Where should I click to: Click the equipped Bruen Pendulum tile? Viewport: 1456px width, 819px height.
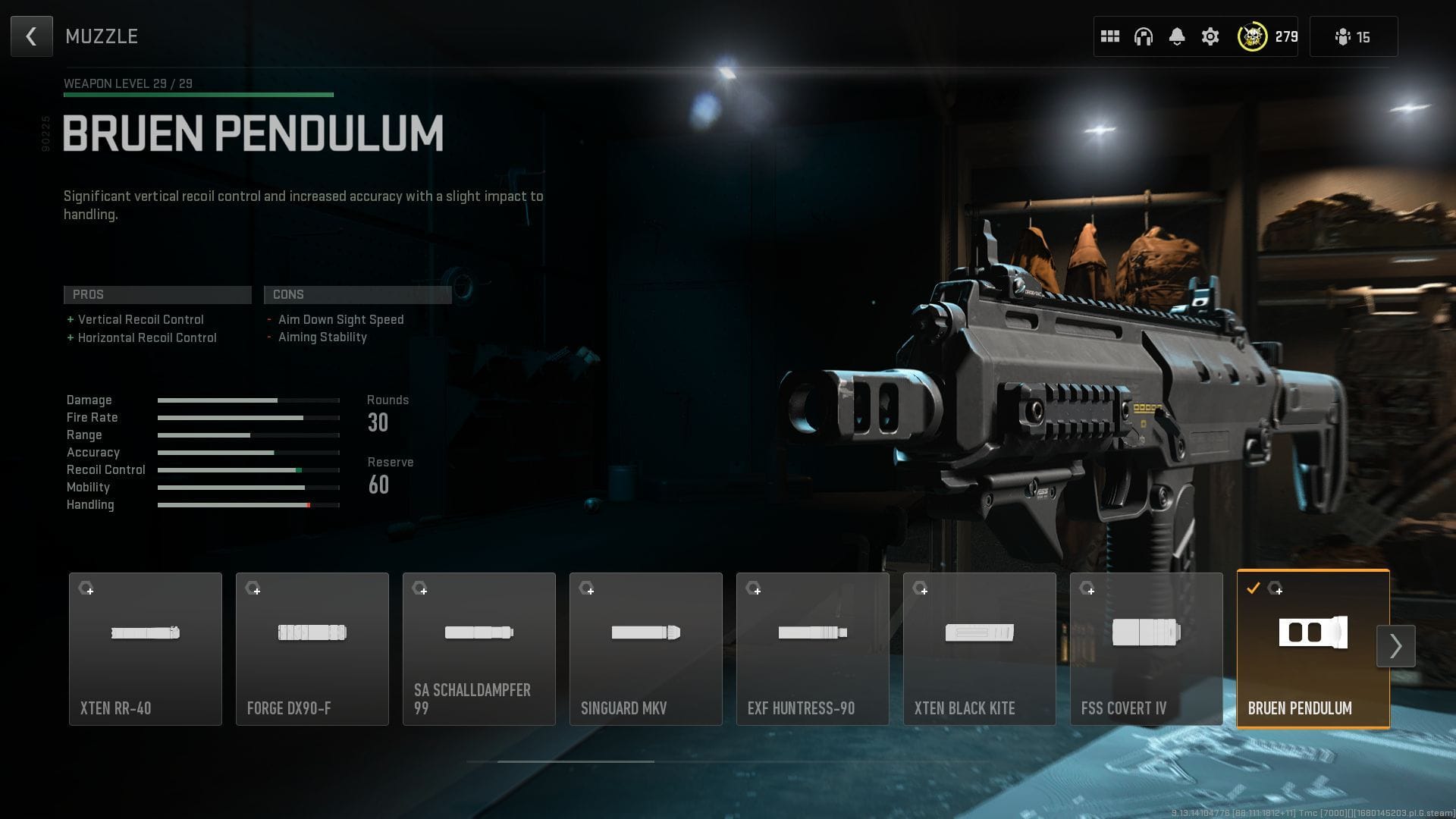click(x=1313, y=649)
